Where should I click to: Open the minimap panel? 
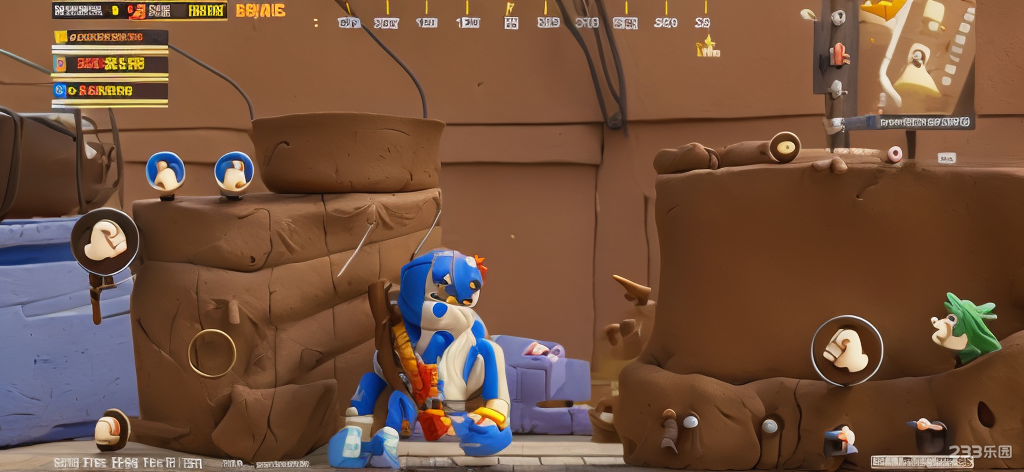click(x=913, y=62)
